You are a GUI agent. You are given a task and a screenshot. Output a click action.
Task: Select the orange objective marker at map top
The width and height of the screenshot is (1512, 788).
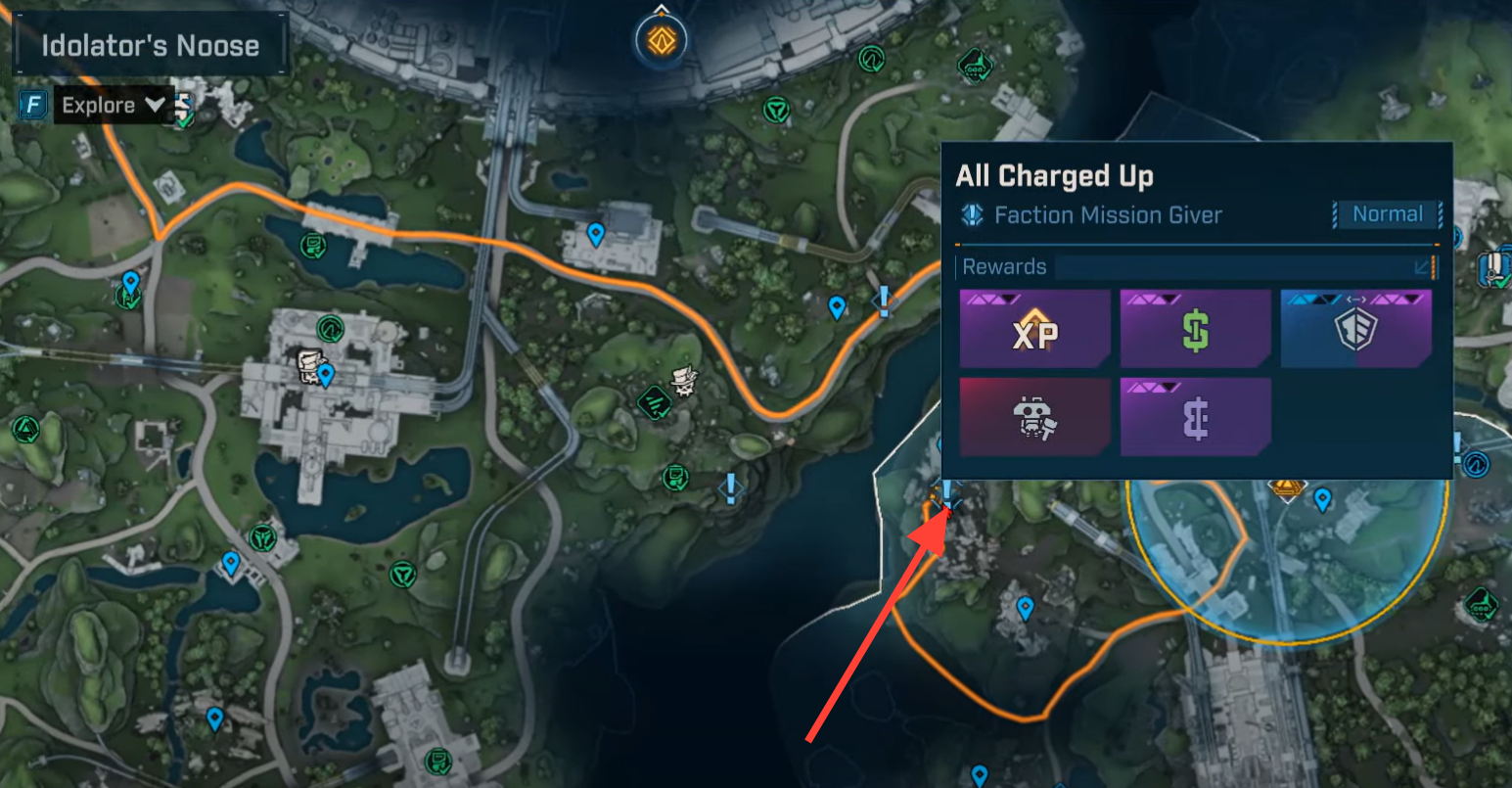(662, 41)
